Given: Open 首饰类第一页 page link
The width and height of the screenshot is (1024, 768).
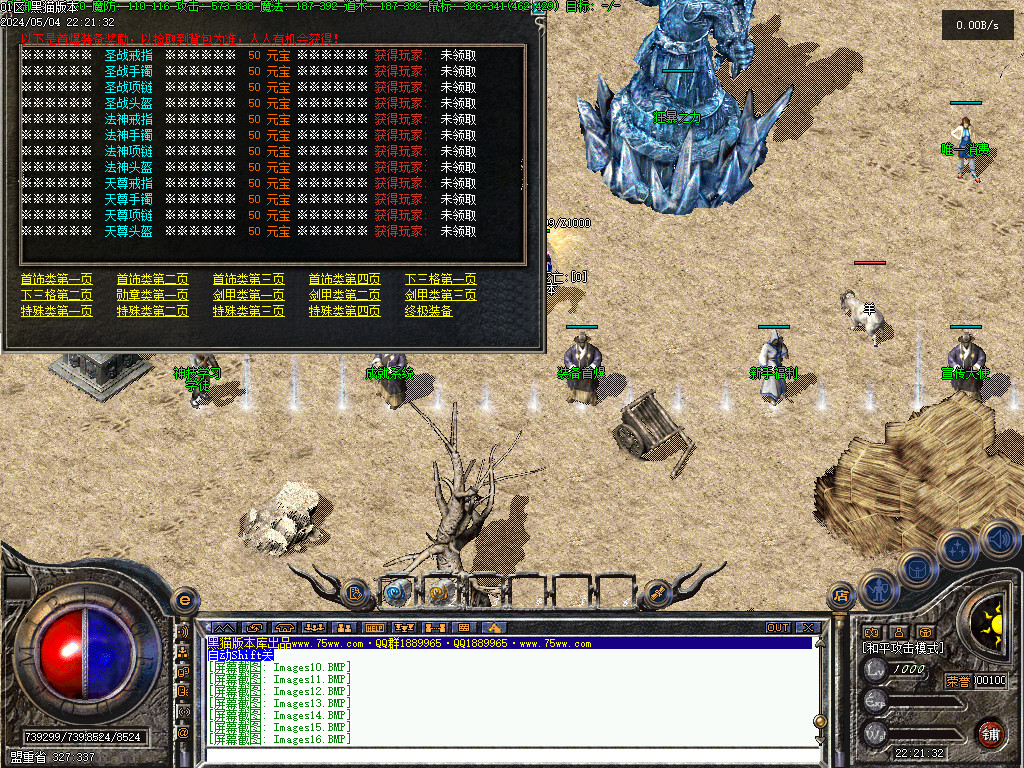Looking at the screenshot, I should (56, 280).
